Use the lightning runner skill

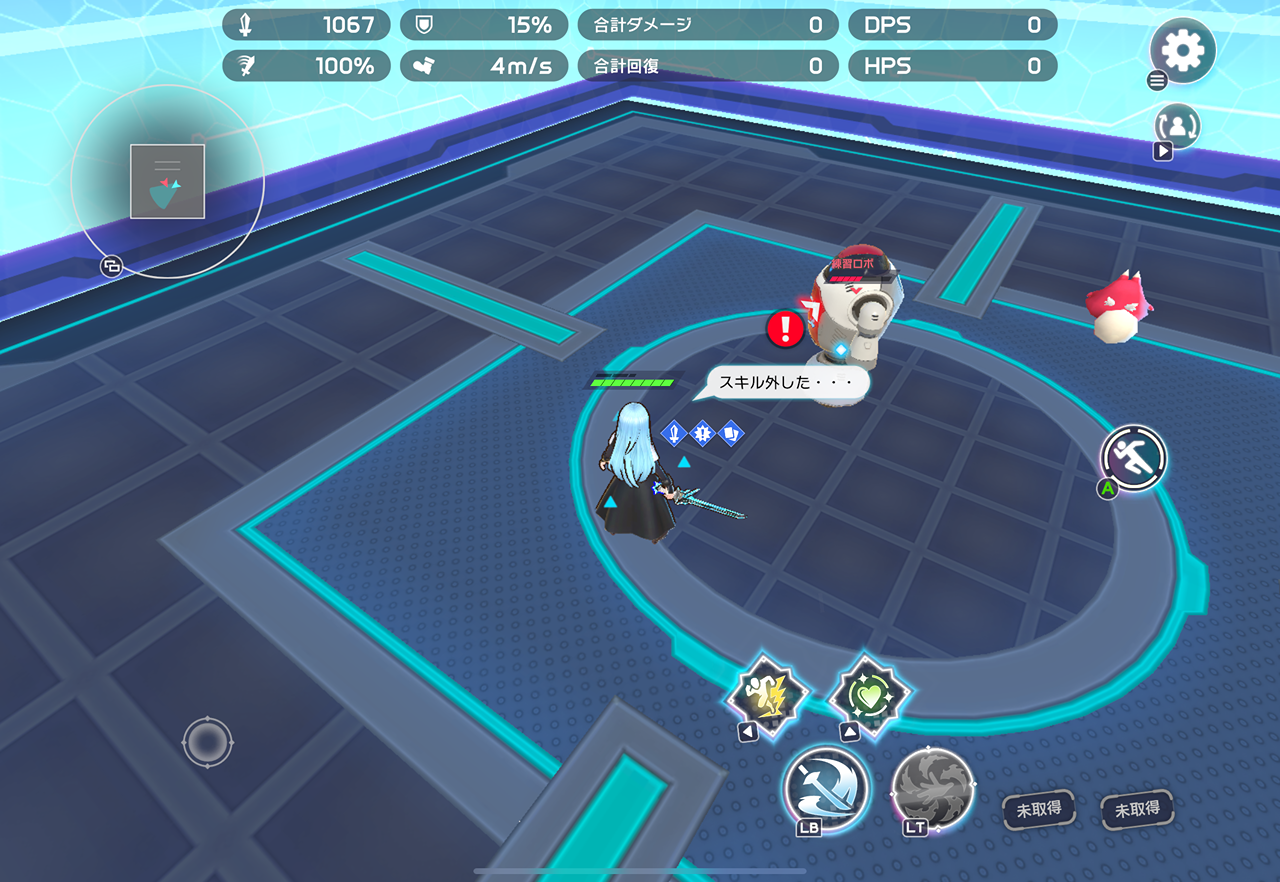click(x=767, y=693)
